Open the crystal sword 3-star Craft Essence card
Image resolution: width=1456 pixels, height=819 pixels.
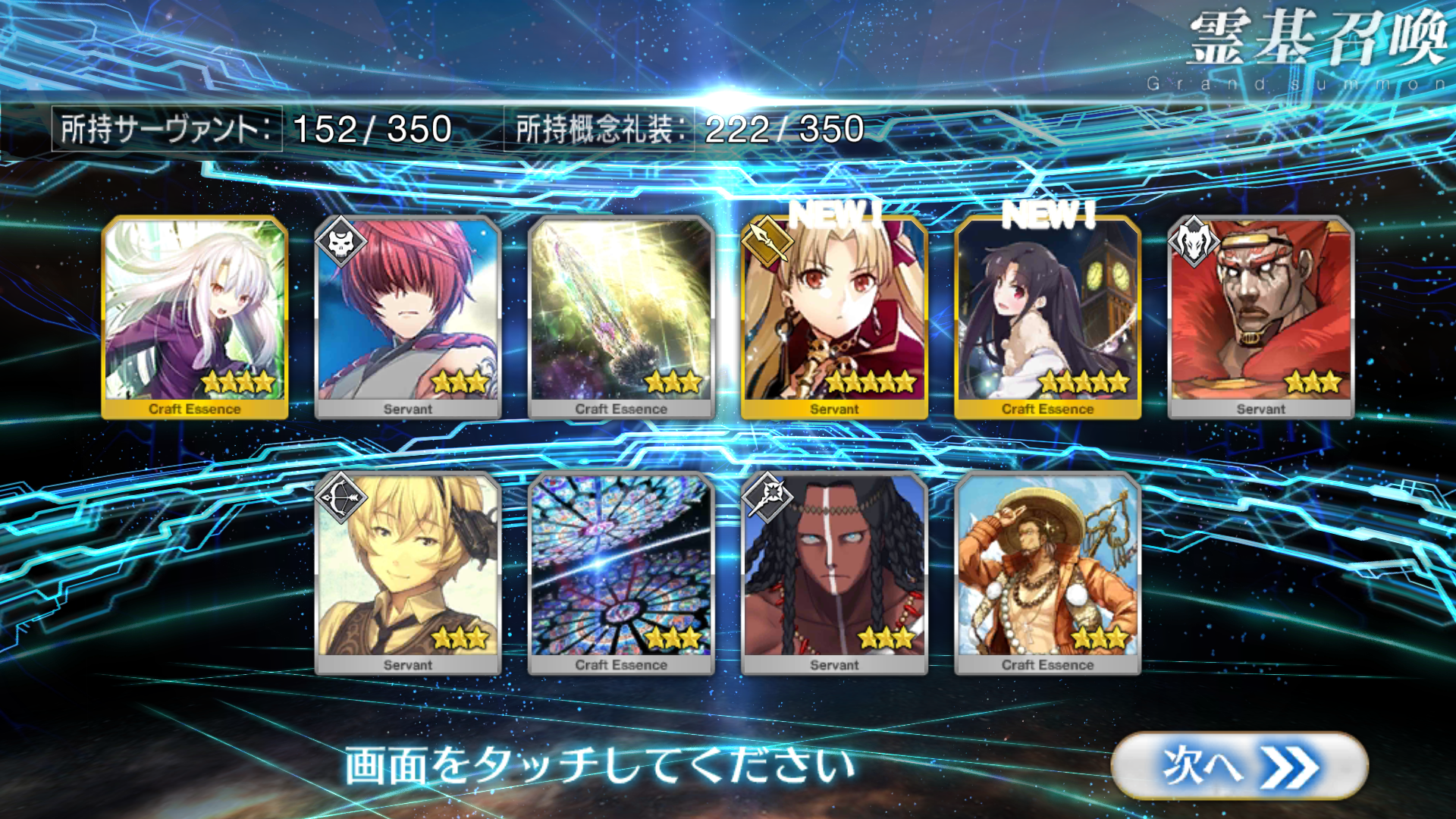click(621, 317)
